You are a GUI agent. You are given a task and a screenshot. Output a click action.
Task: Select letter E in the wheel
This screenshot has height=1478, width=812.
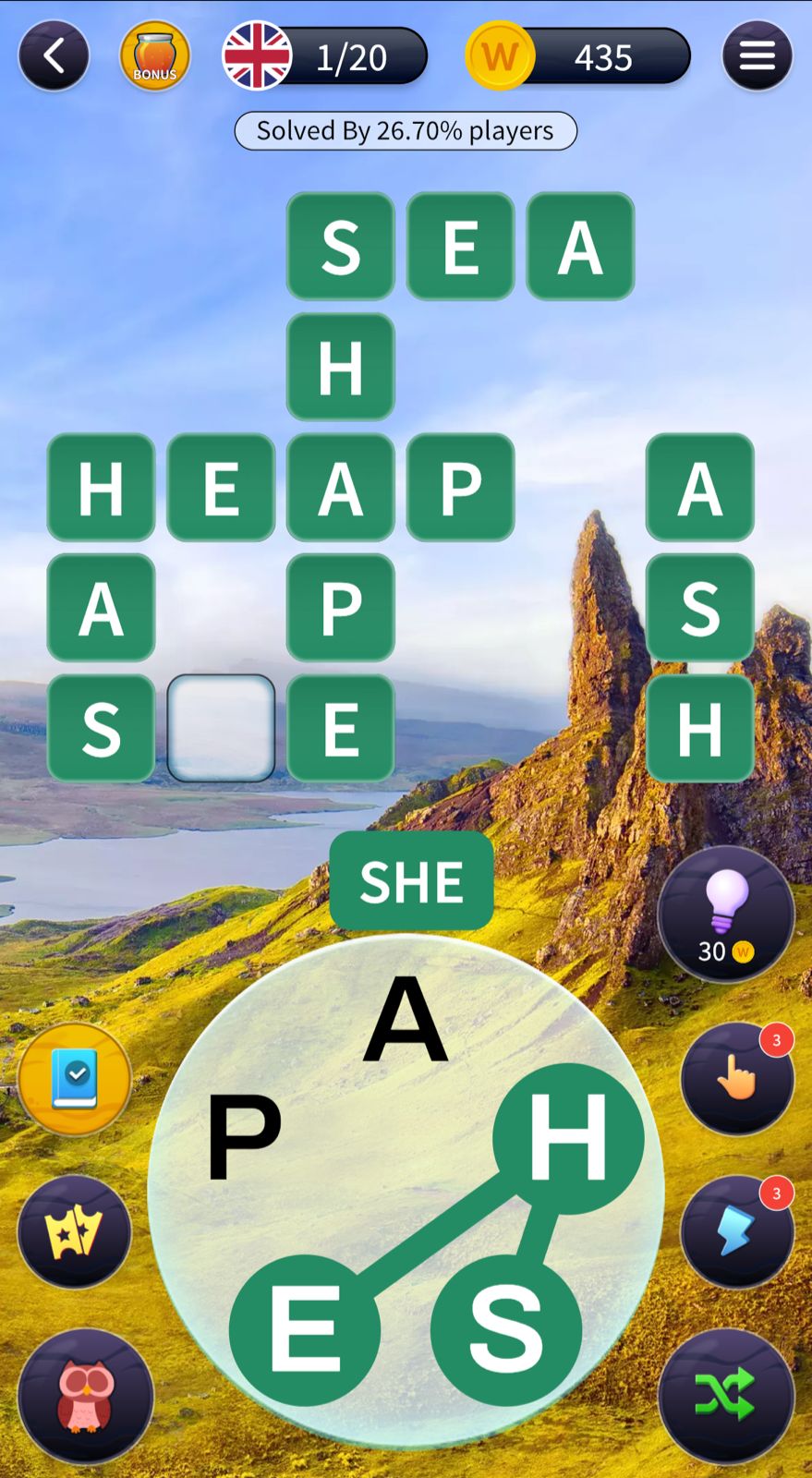[305, 1330]
